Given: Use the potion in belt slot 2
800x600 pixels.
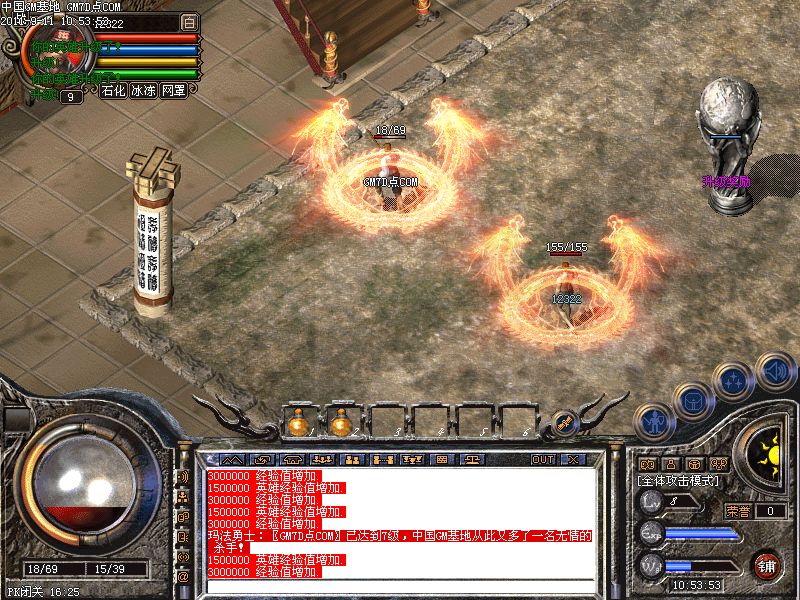Looking at the screenshot, I should tap(341, 423).
